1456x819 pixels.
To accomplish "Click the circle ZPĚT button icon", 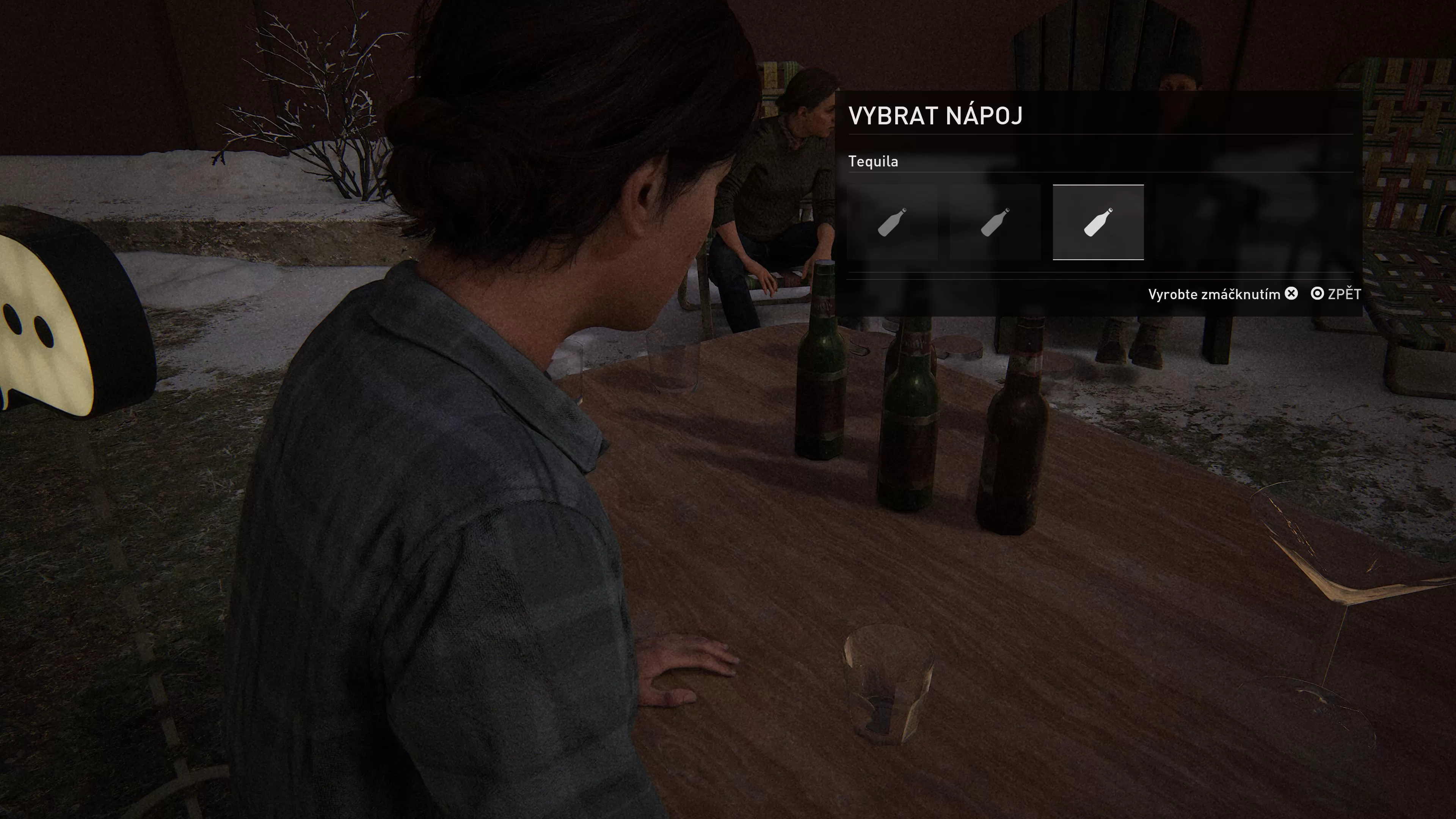I will pos(1317,293).
